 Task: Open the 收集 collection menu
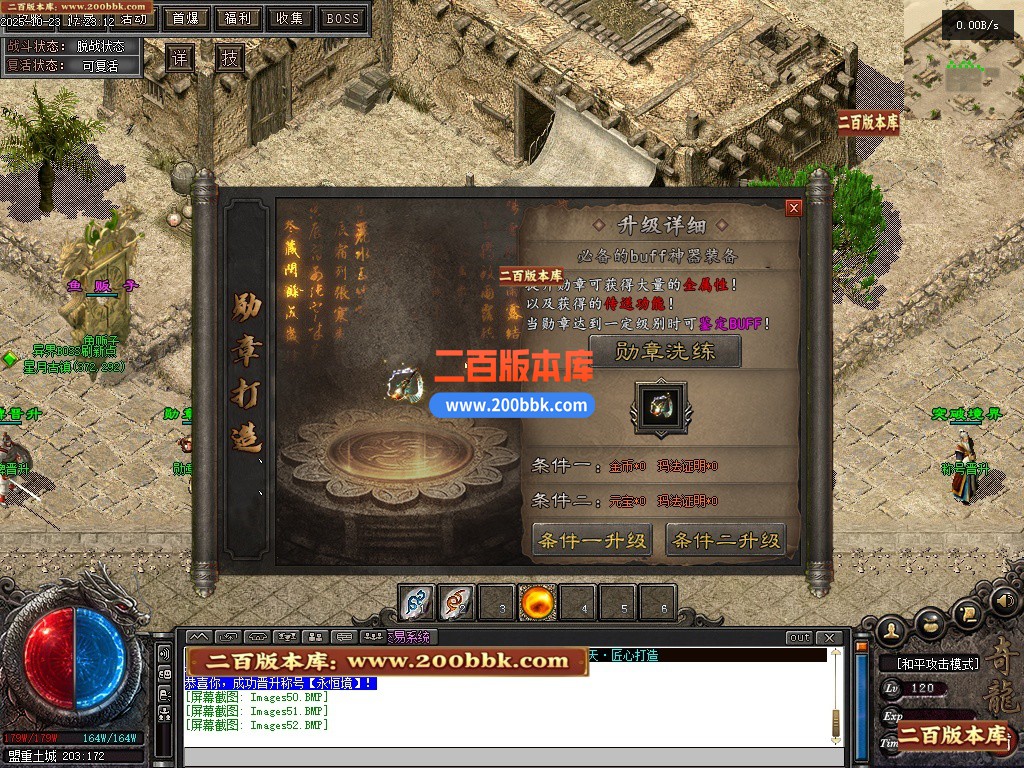coord(290,18)
